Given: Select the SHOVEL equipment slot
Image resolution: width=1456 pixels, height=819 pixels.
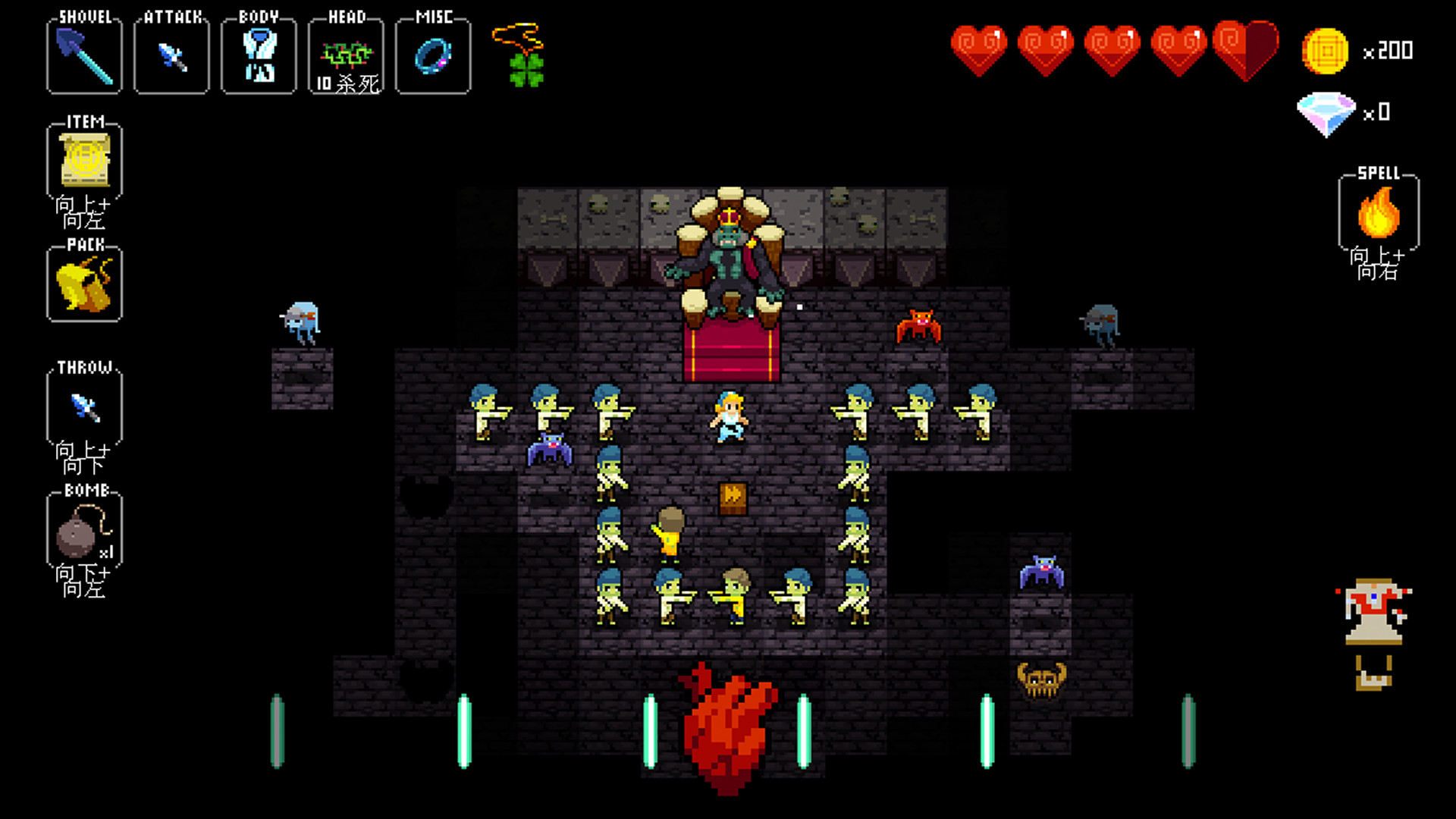Looking at the screenshot, I should click(x=83, y=55).
